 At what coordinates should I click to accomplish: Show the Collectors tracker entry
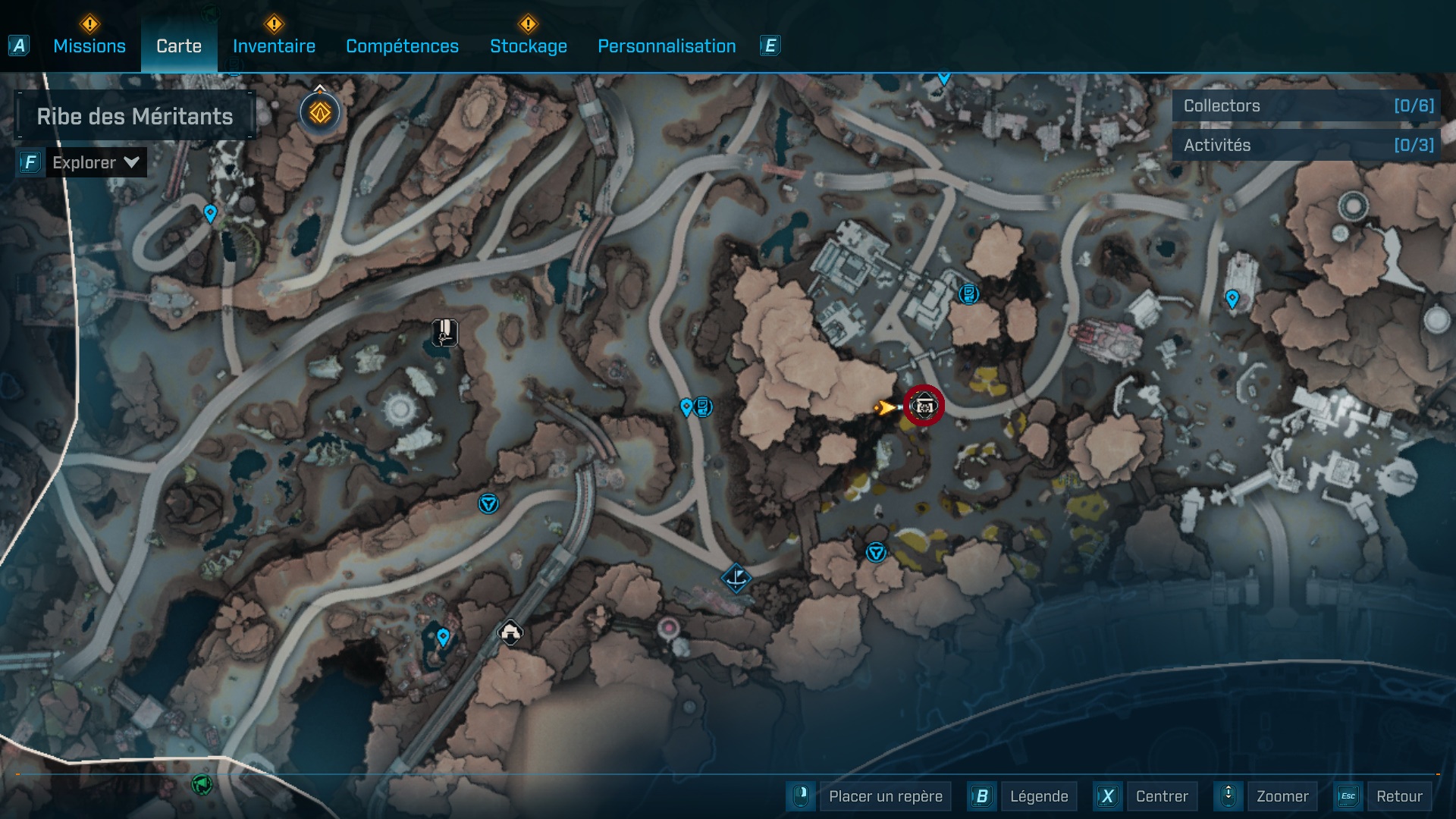point(1306,106)
